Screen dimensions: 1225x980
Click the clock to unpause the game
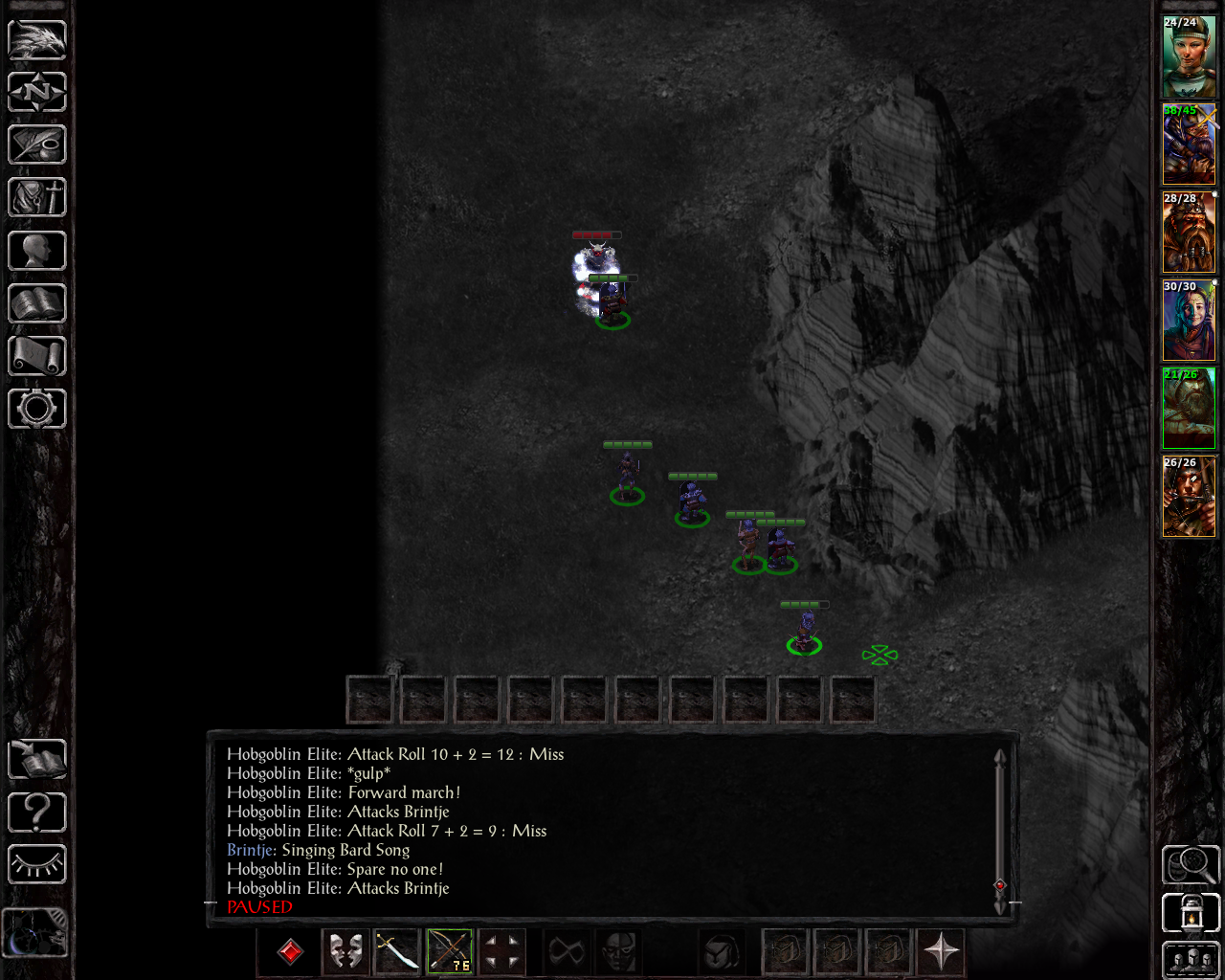pyautogui.click(x=35, y=933)
